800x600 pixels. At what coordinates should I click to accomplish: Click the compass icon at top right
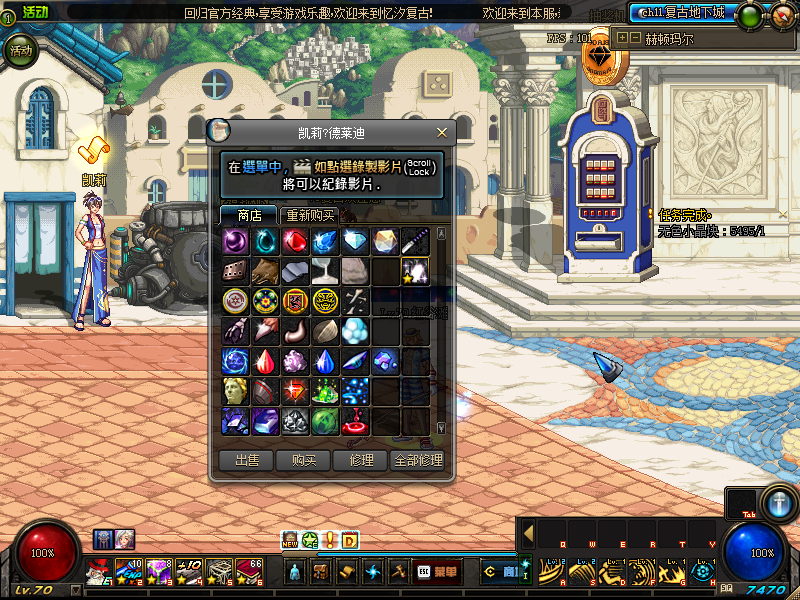[x=778, y=17]
